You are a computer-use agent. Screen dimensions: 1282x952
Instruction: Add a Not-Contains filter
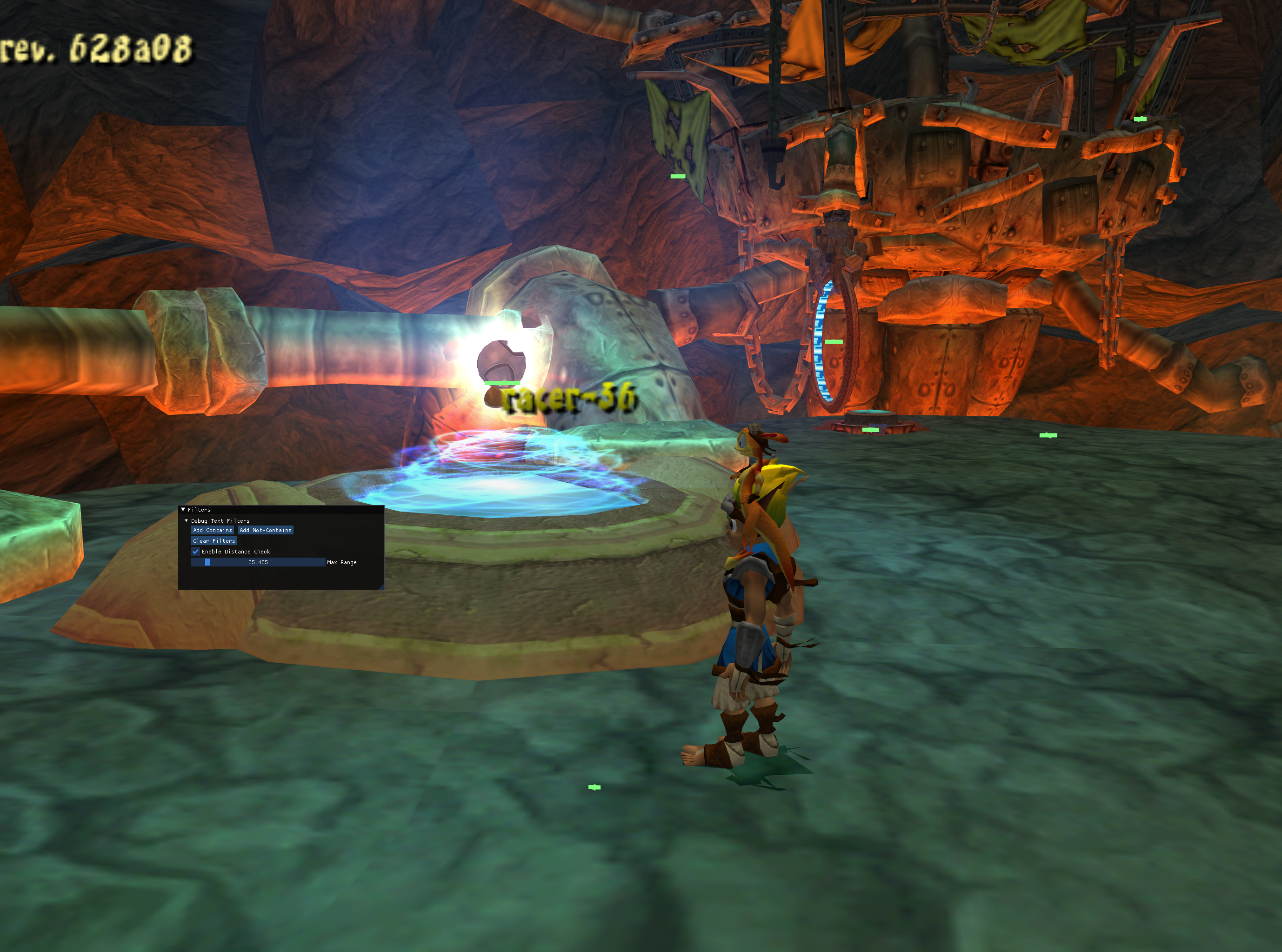coord(265,530)
